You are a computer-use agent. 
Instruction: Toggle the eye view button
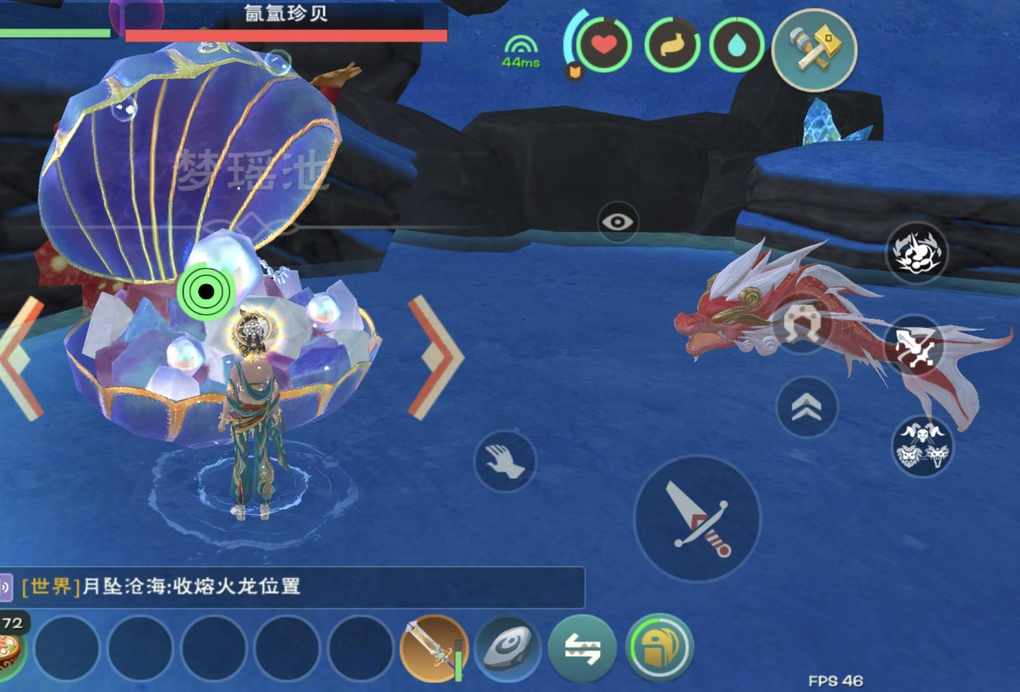(618, 221)
